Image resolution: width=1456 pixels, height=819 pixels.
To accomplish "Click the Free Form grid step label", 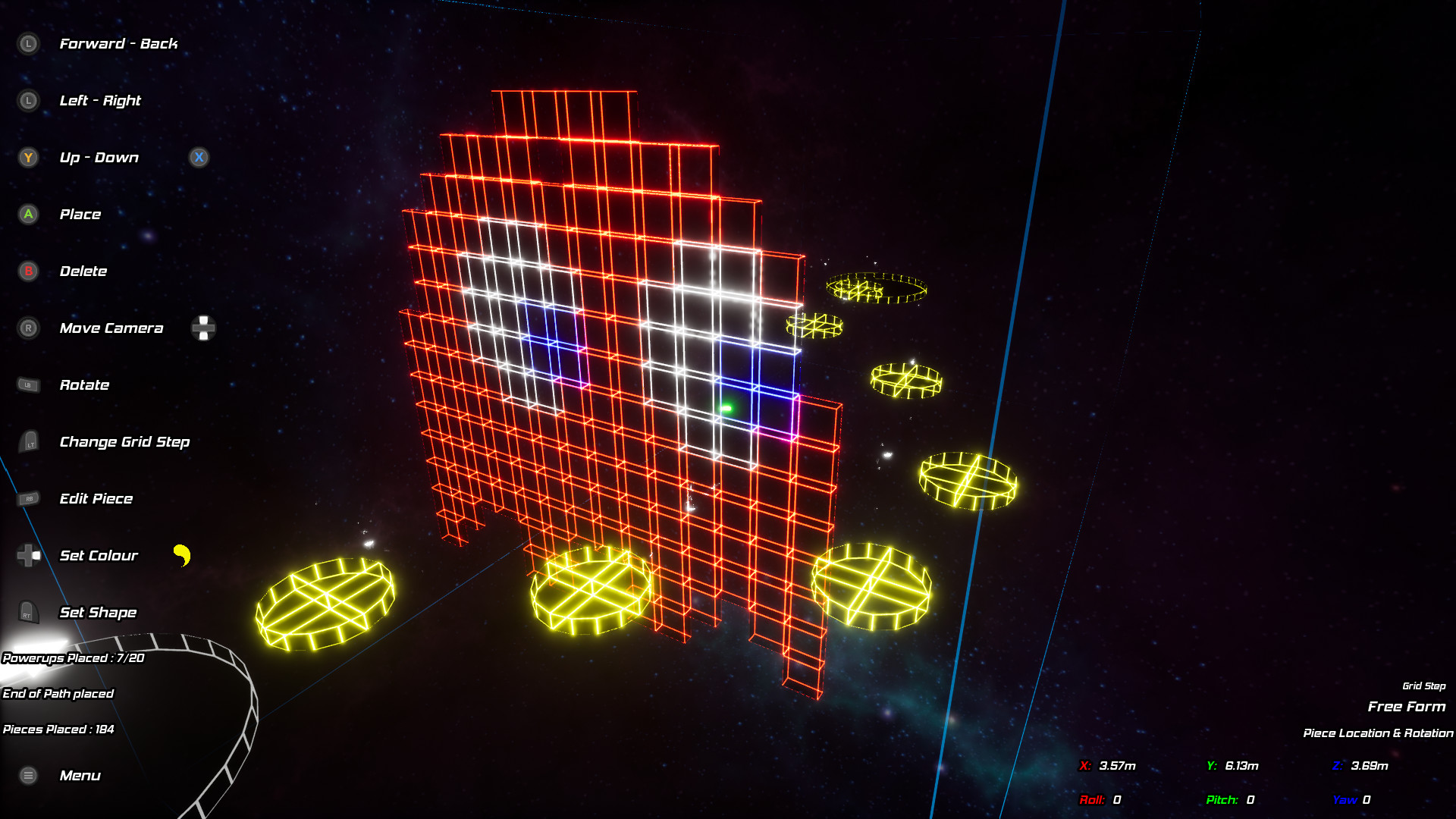I will [1408, 706].
